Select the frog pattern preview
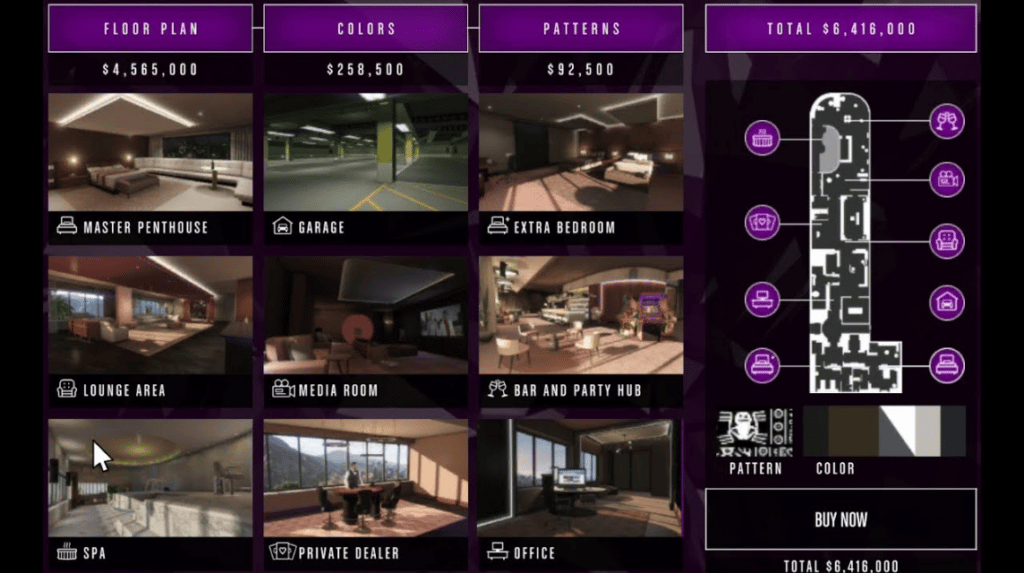Screen dimensions: 1024x573 pos(755,430)
